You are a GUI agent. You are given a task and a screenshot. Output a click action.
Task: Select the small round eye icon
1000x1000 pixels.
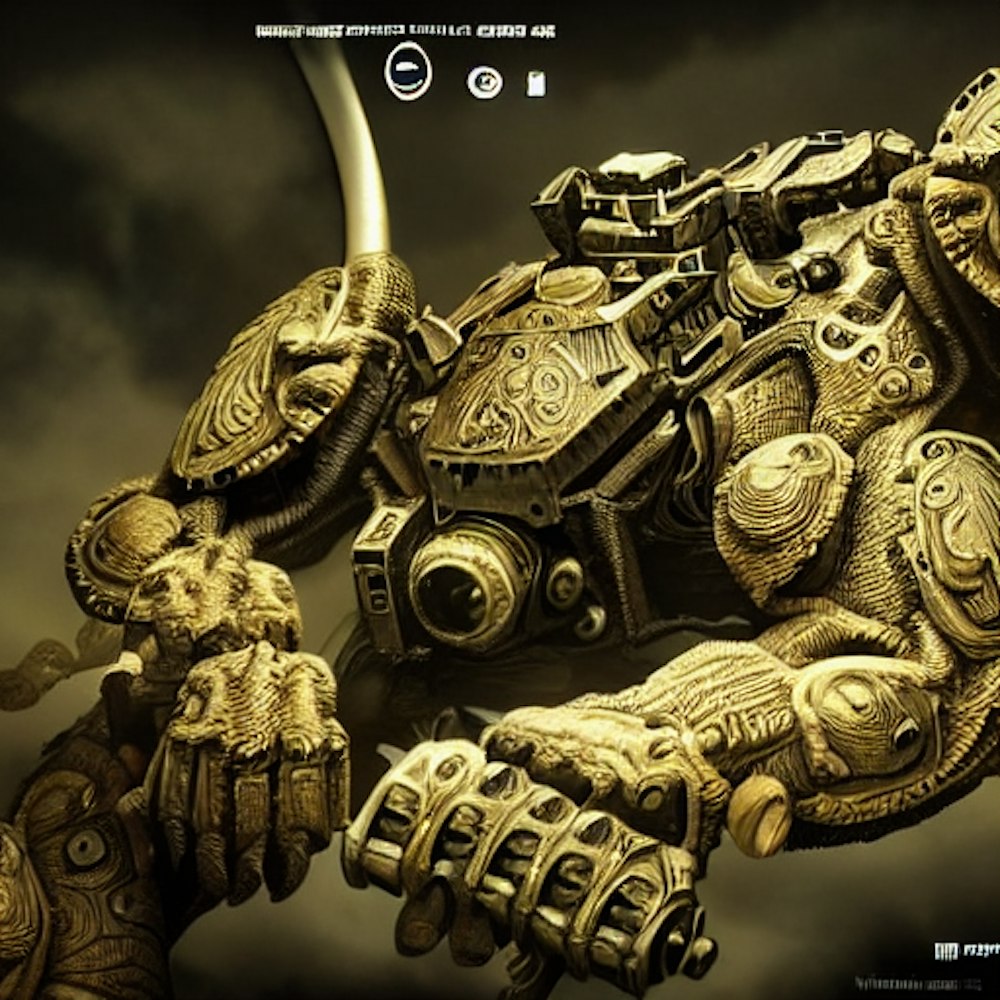click(485, 82)
